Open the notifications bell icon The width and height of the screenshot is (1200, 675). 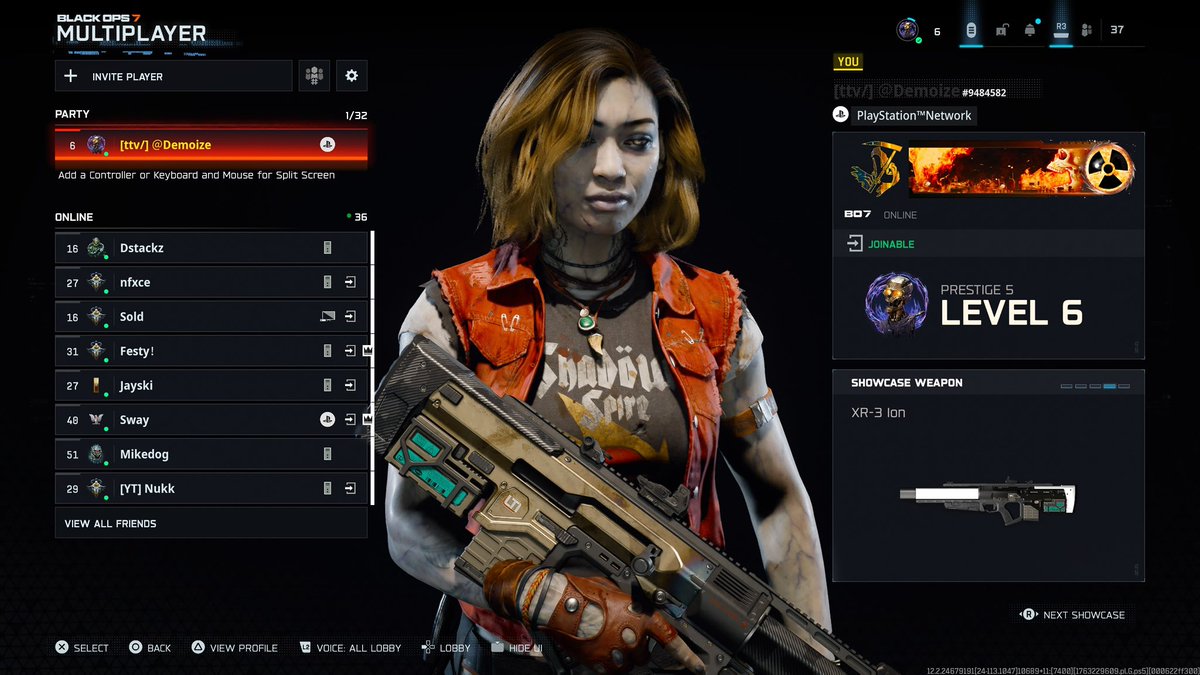click(1029, 30)
